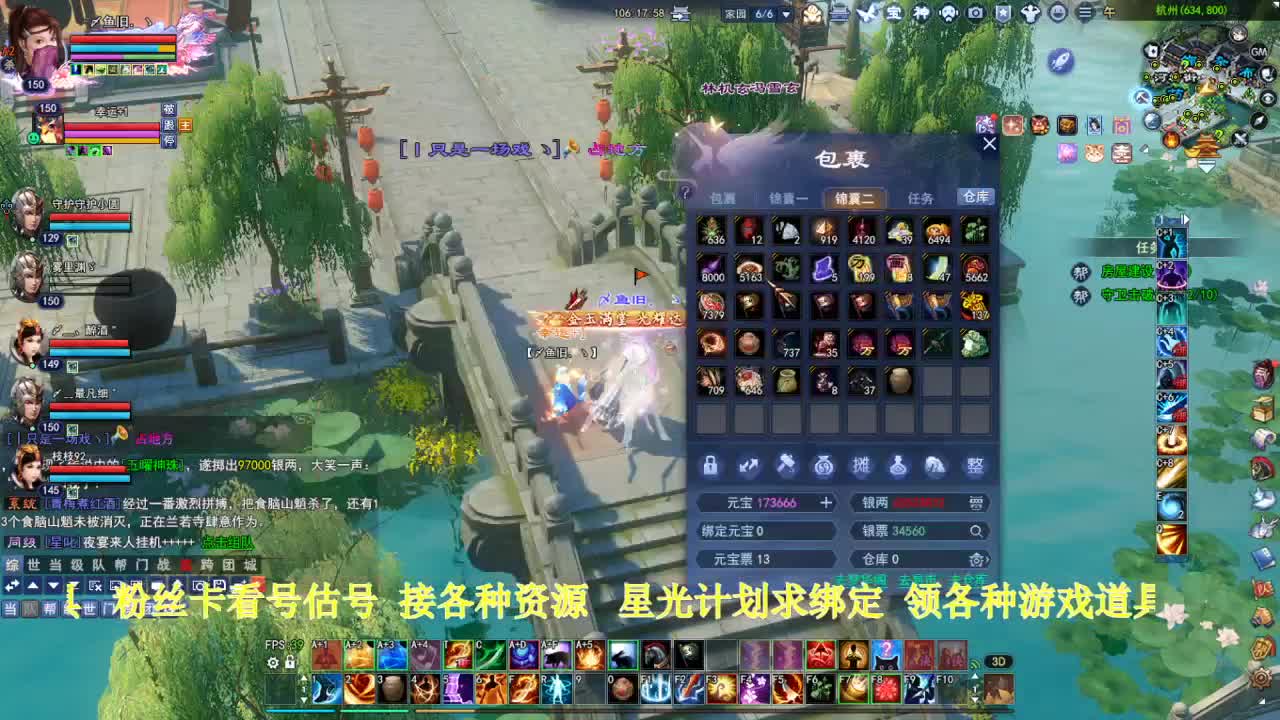Open the 神 deity panel icon top bar

920,13
